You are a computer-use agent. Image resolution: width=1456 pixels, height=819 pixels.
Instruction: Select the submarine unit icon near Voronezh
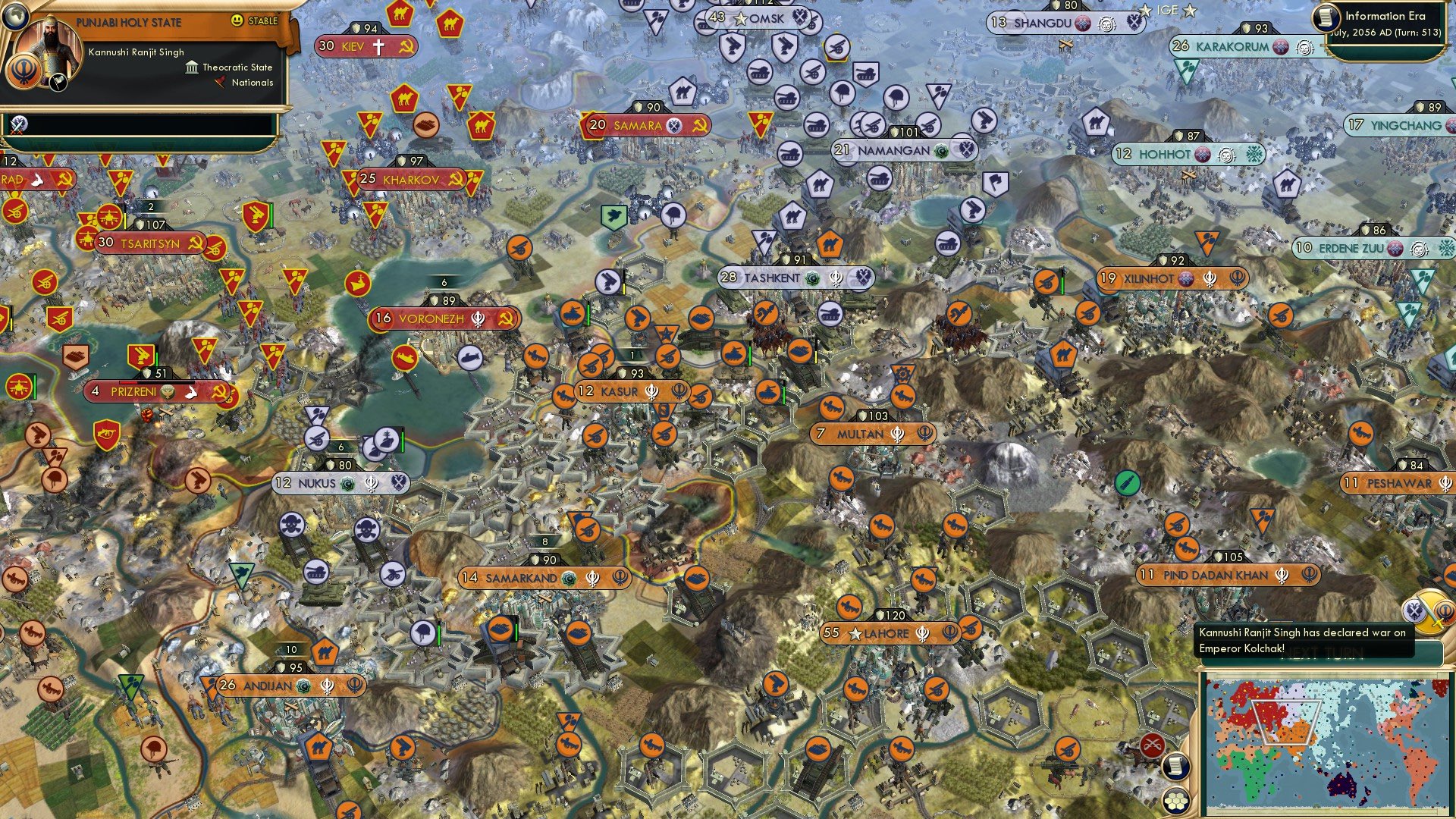click(470, 358)
